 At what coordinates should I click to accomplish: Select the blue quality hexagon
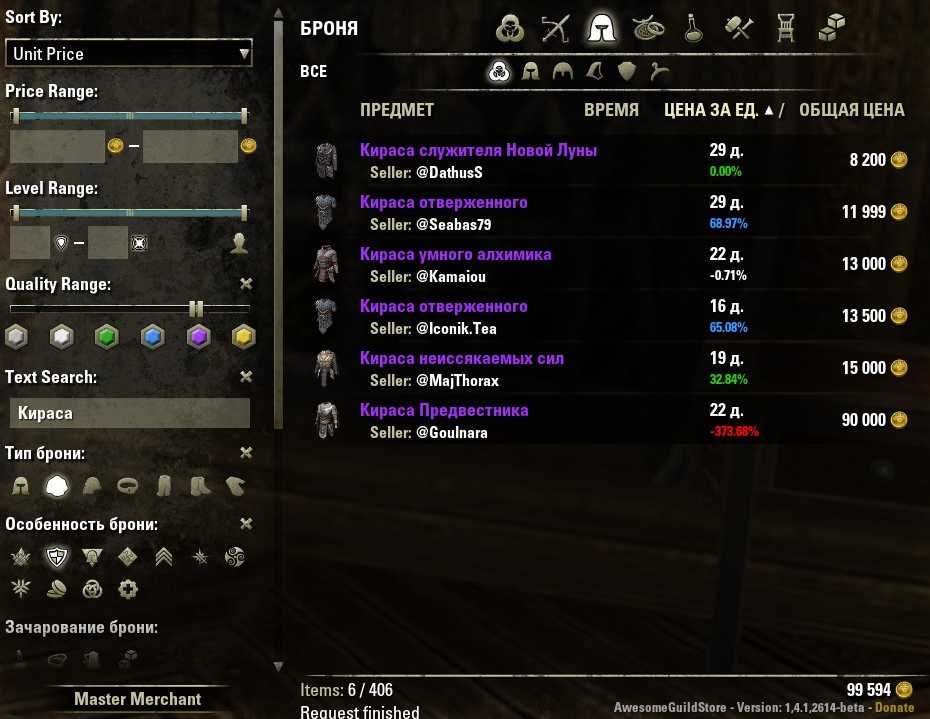click(152, 336)
